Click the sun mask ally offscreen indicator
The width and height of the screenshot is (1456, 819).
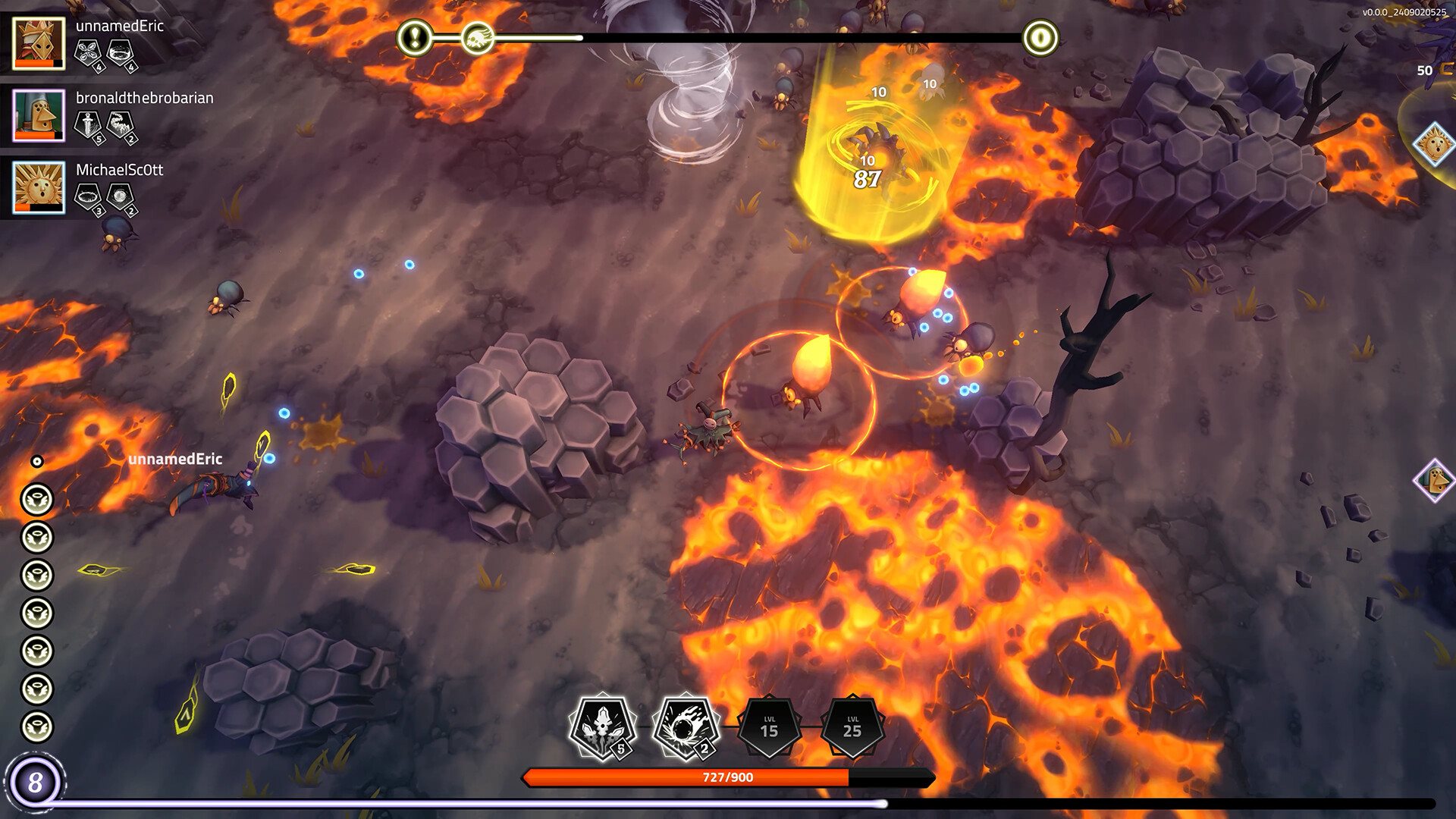coord(1435,143)
